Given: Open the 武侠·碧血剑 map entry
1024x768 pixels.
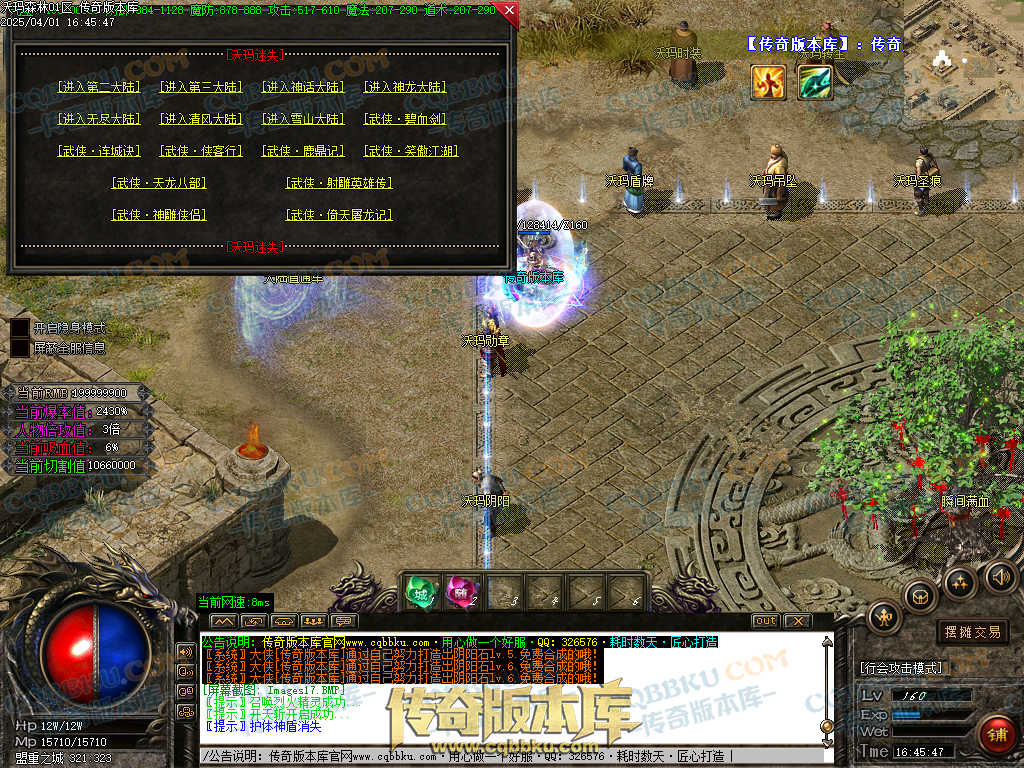Looking at the screenshot, I should 405,119.
